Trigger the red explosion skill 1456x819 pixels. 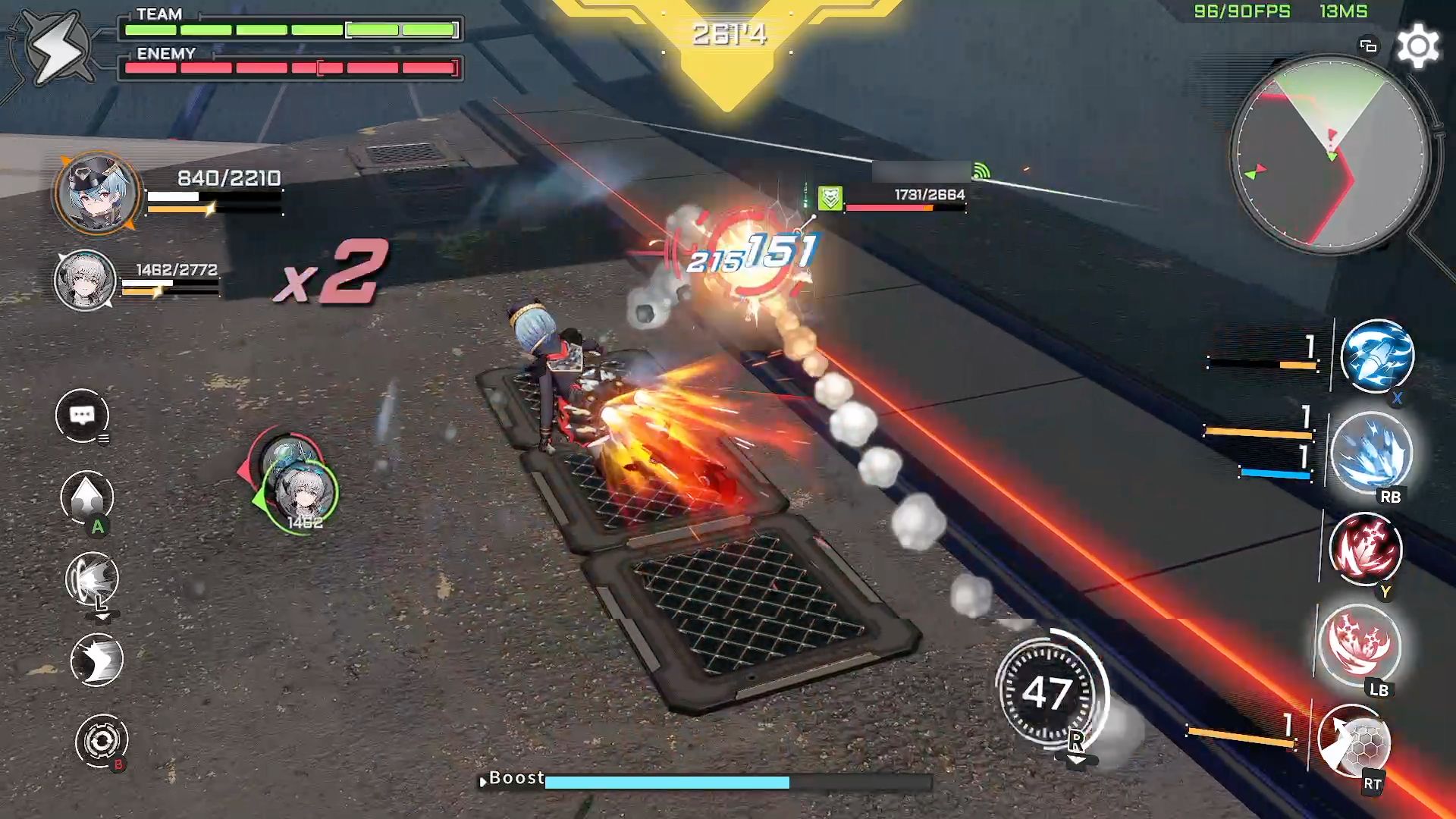[1359, 645]
